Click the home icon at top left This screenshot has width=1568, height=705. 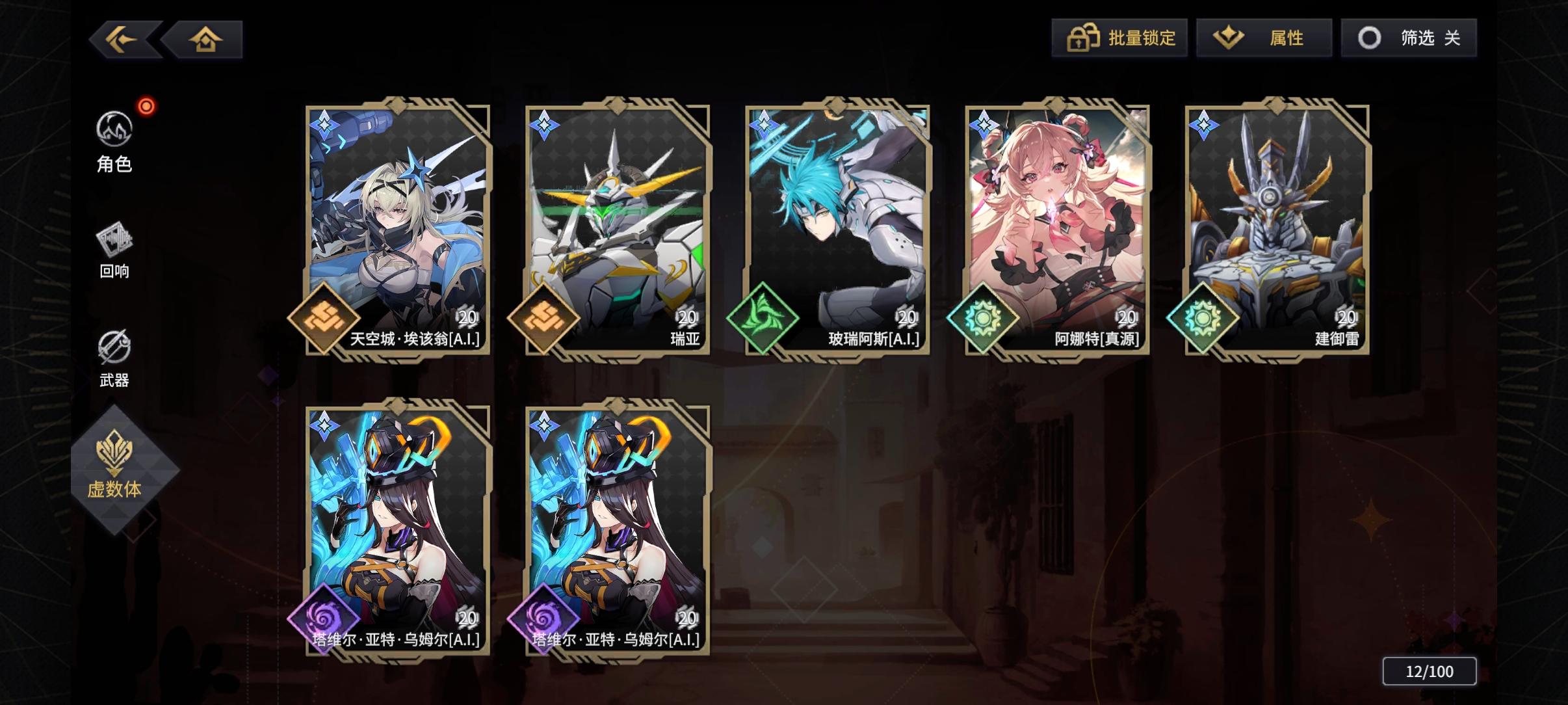click(205, 39)
